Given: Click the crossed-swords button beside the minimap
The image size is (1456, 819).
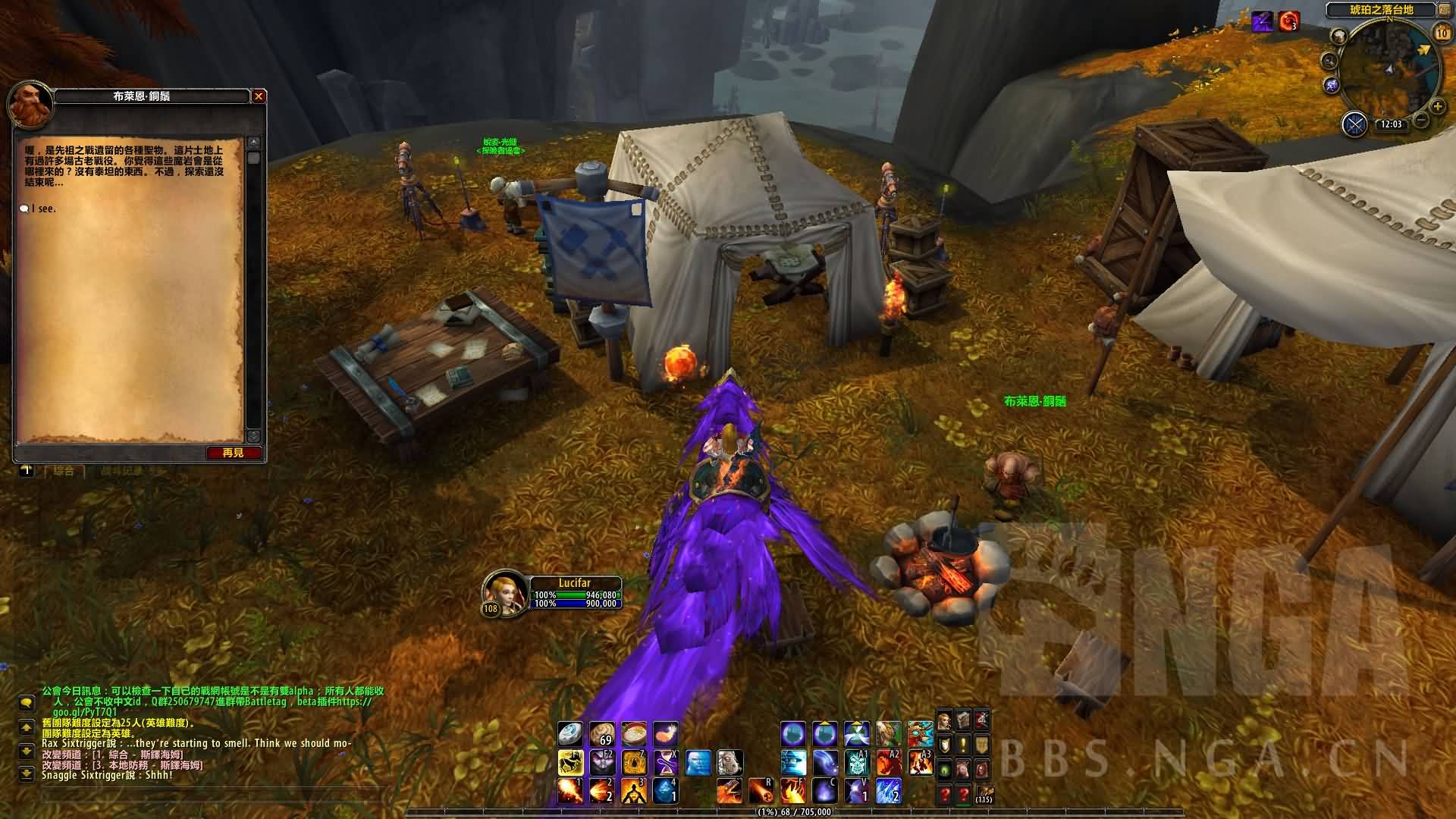Looking at the screenshot, I should tap(1354, 124).
